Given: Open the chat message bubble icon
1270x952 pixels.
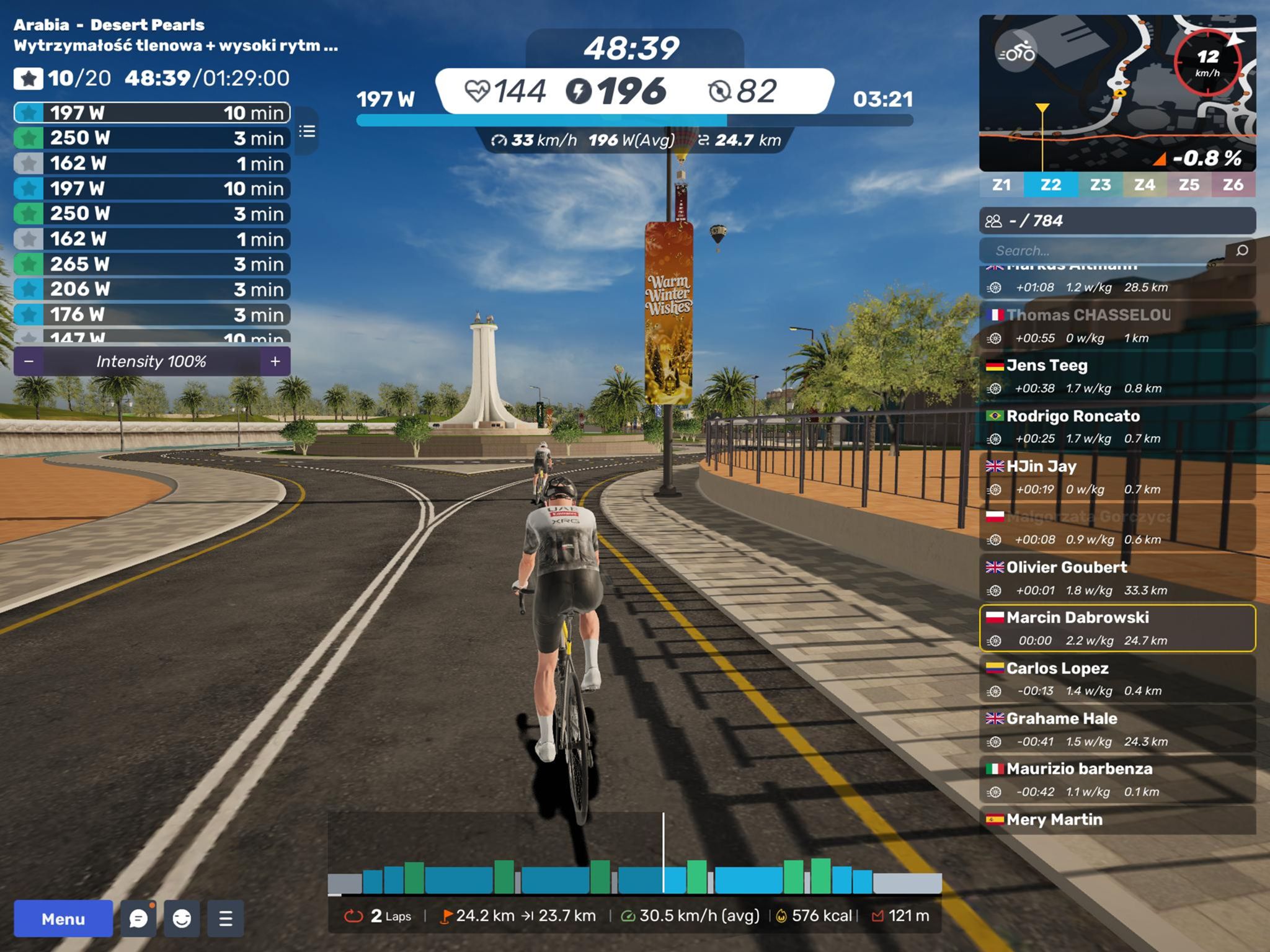Looking at the screenshot, I should 138,919.
